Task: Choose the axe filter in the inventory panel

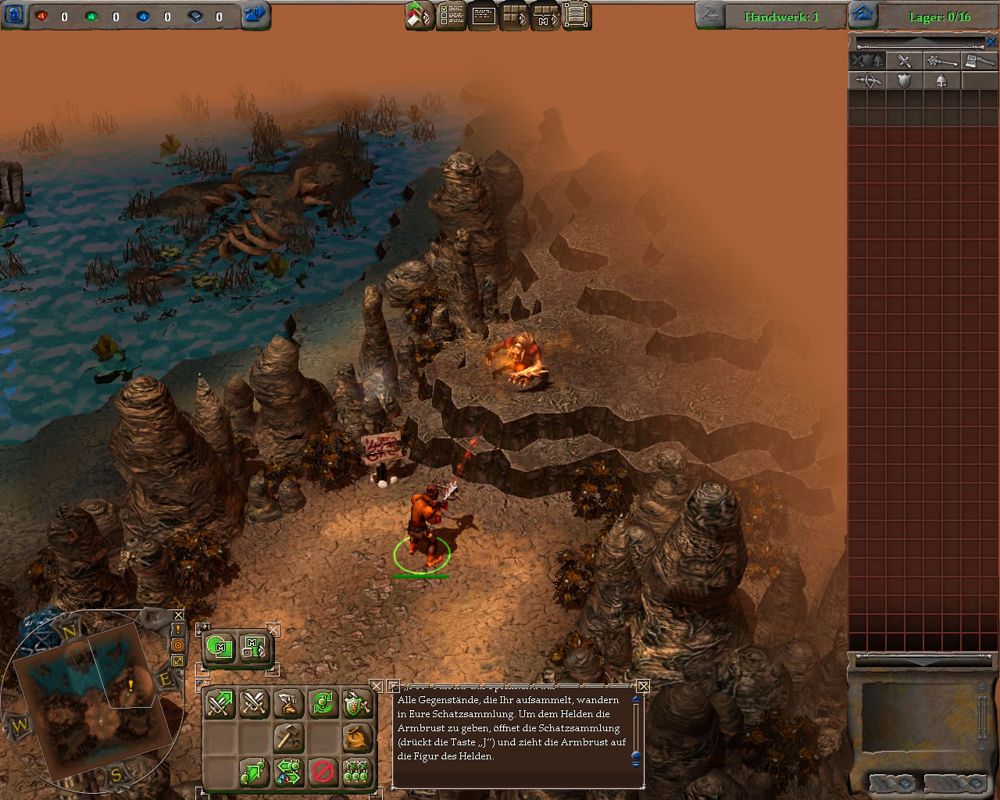Action: click(978, 61)
